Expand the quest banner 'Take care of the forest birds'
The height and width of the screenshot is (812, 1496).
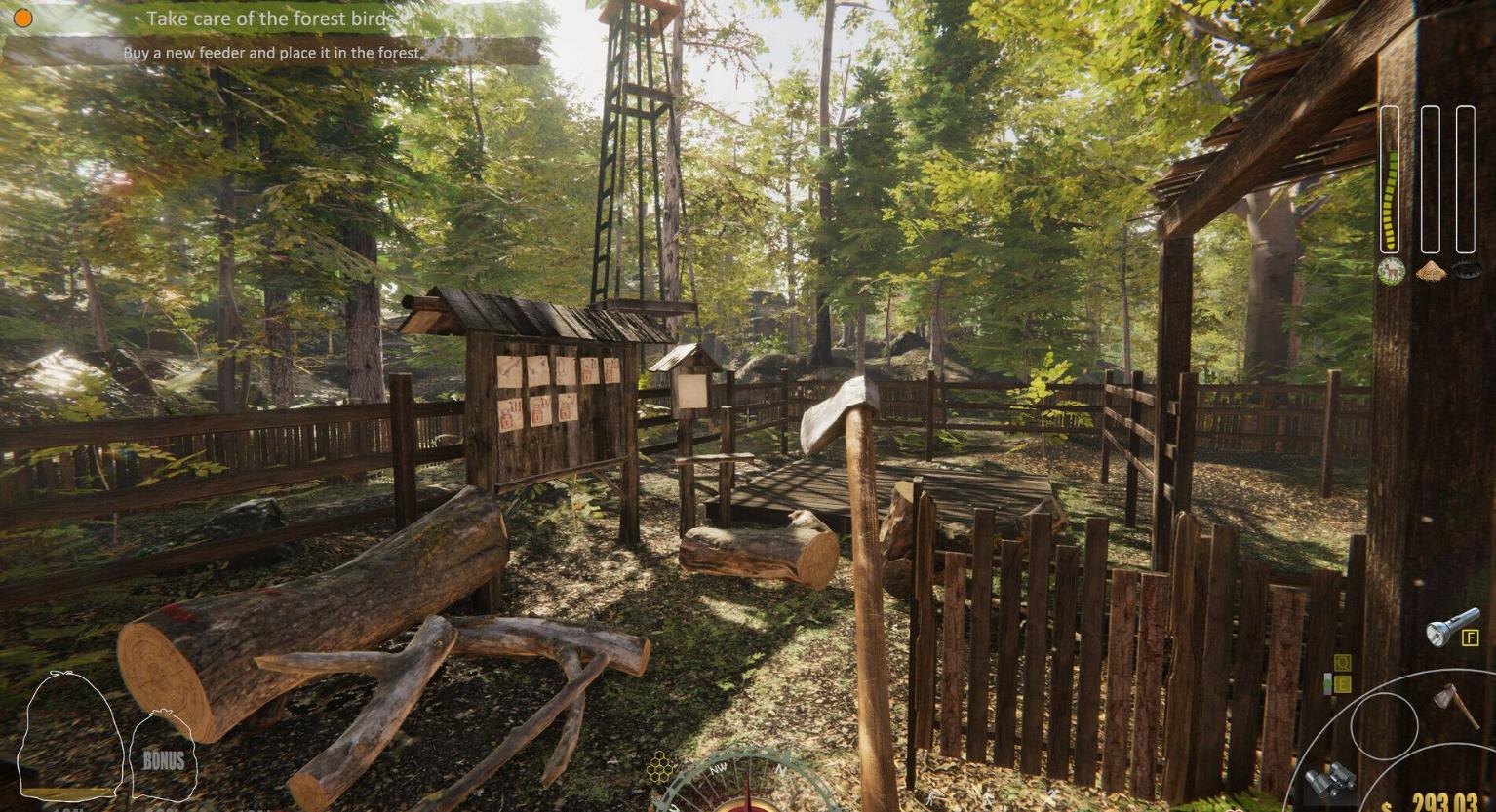268,19
